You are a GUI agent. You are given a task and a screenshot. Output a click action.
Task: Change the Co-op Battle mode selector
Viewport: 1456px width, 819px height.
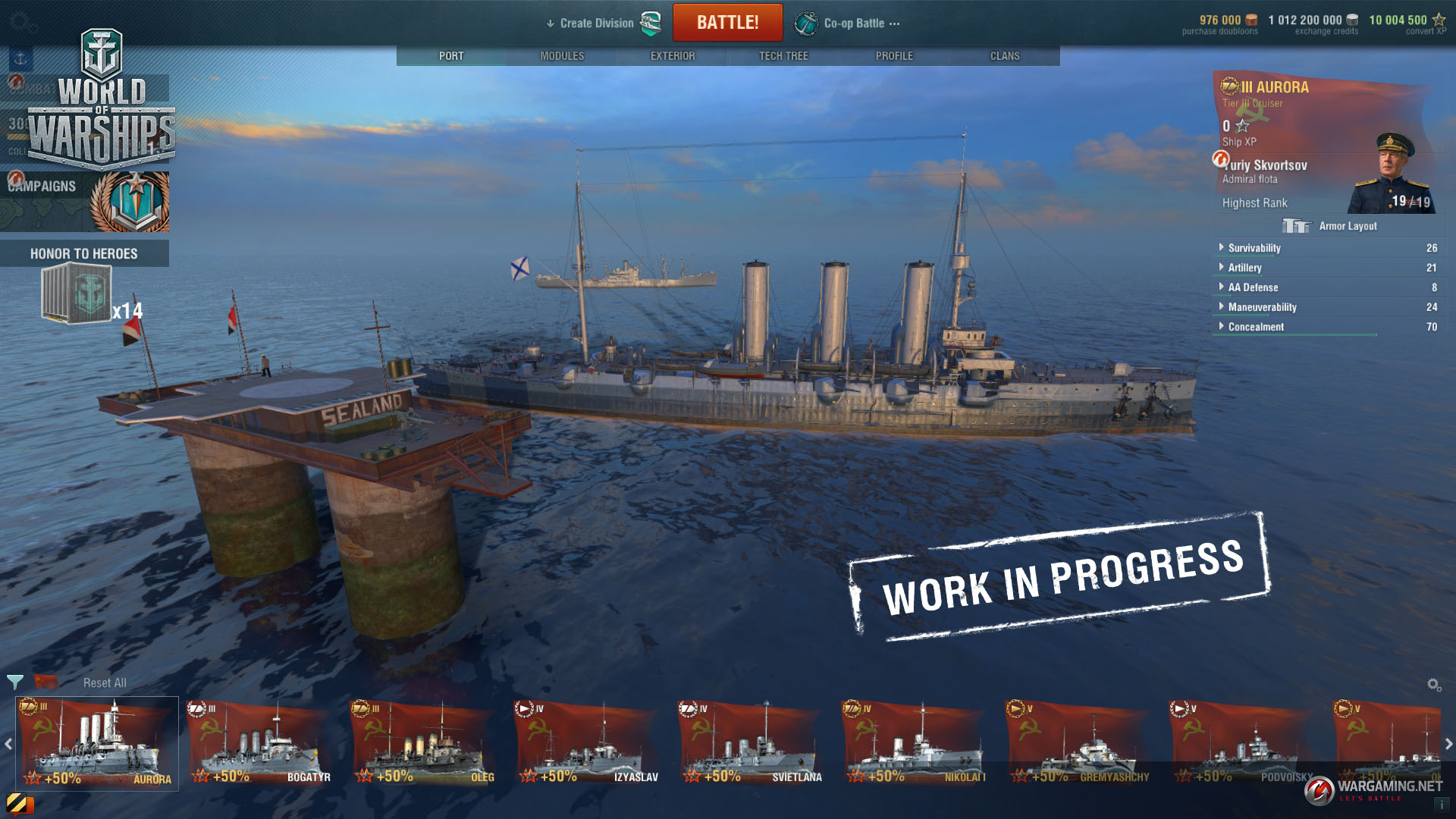click(x=853, y=24)
